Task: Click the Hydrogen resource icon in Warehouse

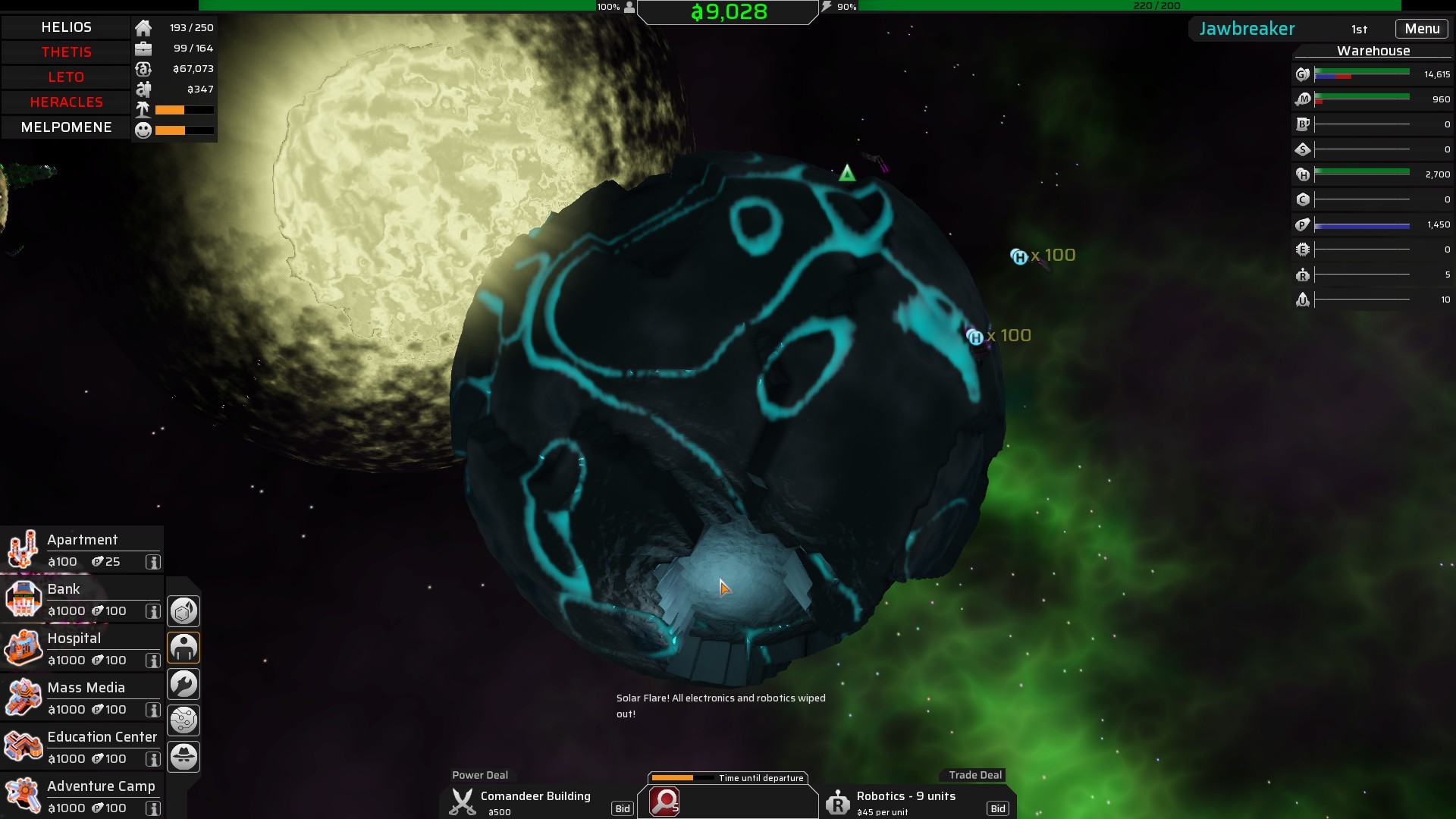Action: pyautogui.click(x=1303, y=174)
